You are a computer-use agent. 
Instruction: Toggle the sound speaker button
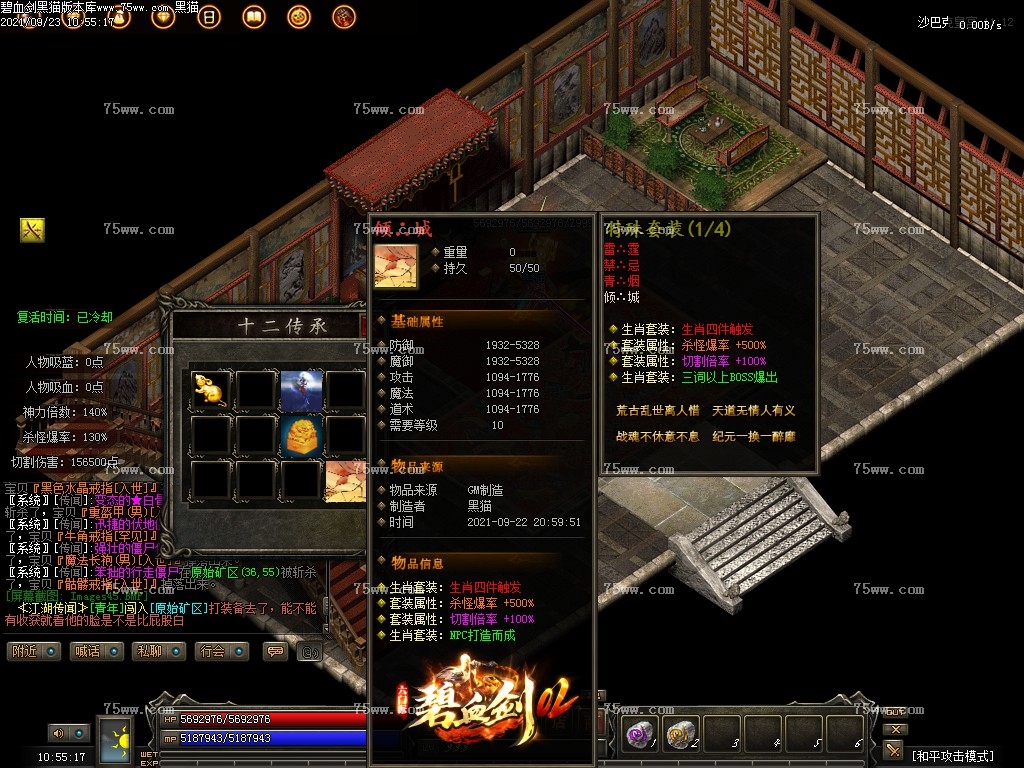coord(57,734)
